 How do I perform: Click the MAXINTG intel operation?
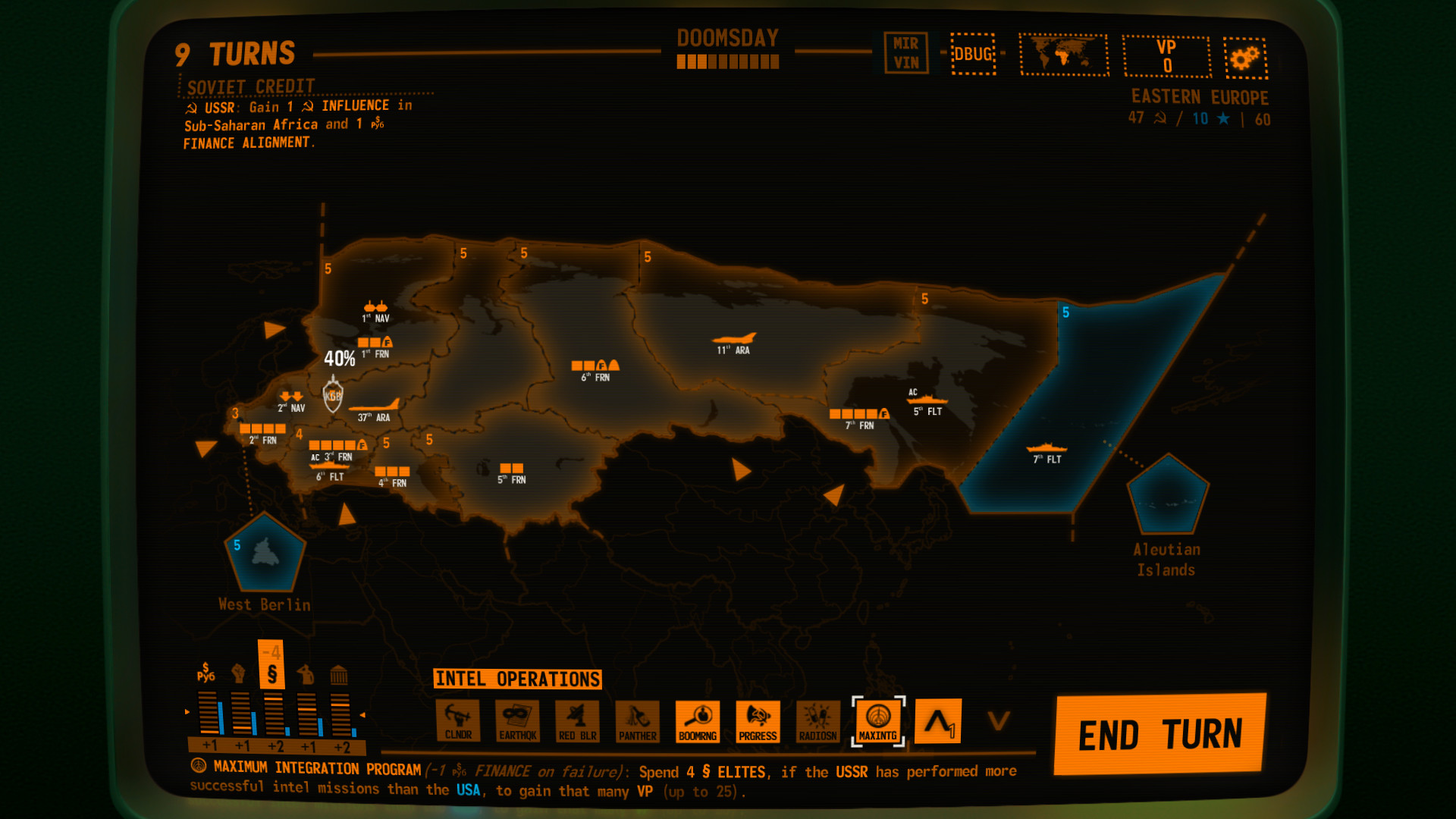(879, 722)
